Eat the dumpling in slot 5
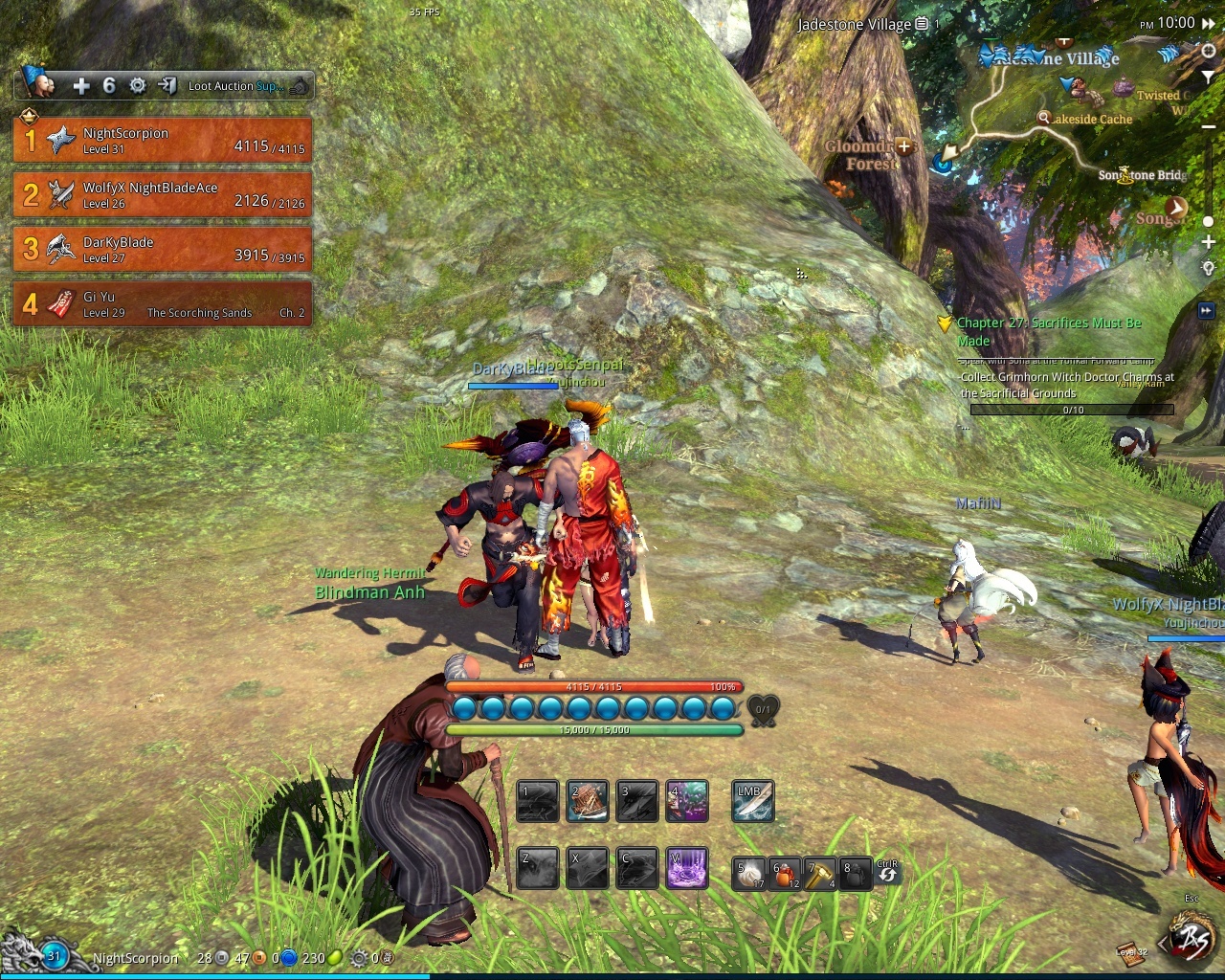Screen dimensions: 1225x980 (749, 874)
